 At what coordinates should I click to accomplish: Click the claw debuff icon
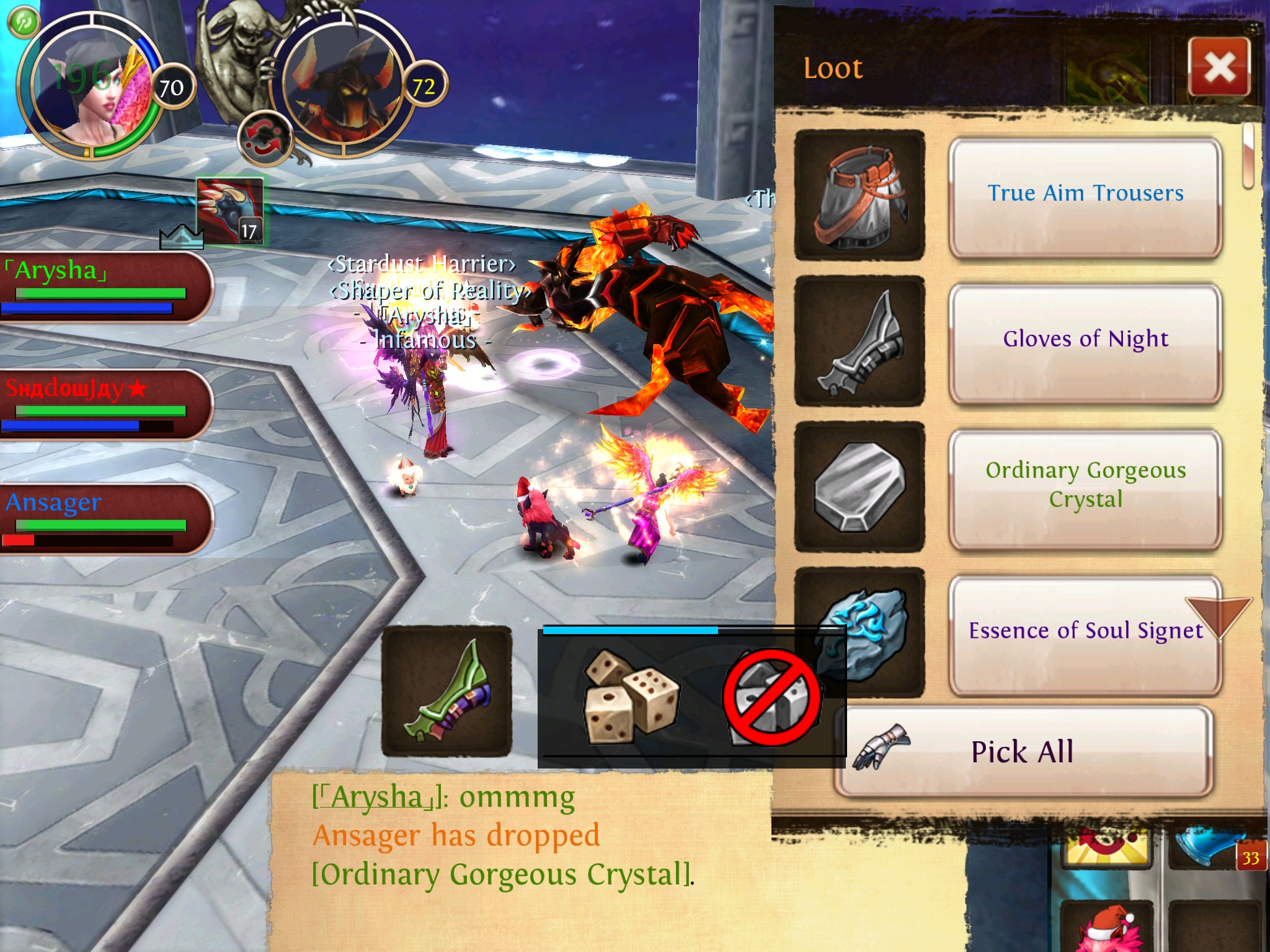pyautogui.click(x=229, y=211)
